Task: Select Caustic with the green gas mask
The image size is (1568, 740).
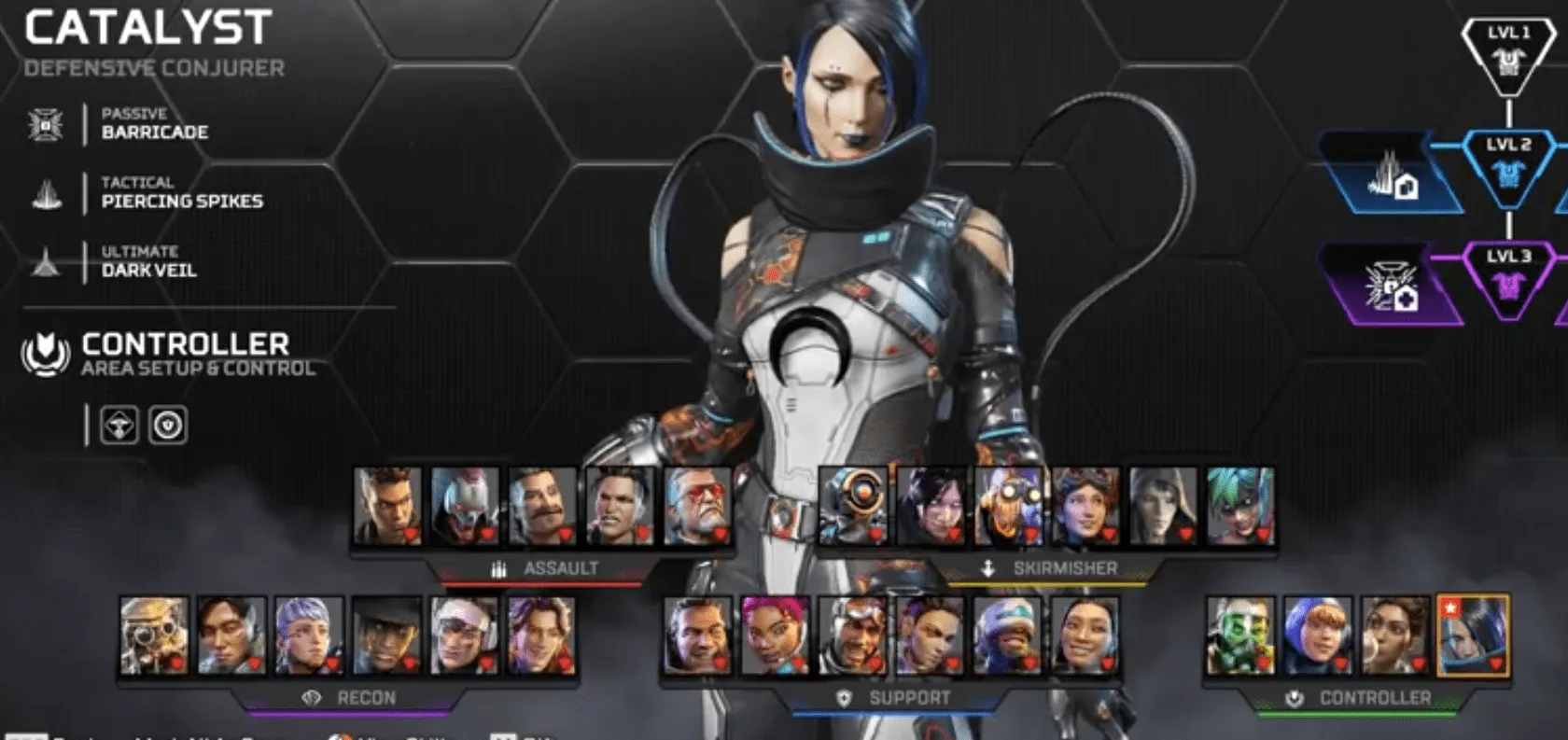Action: [x=1239, y=635]
